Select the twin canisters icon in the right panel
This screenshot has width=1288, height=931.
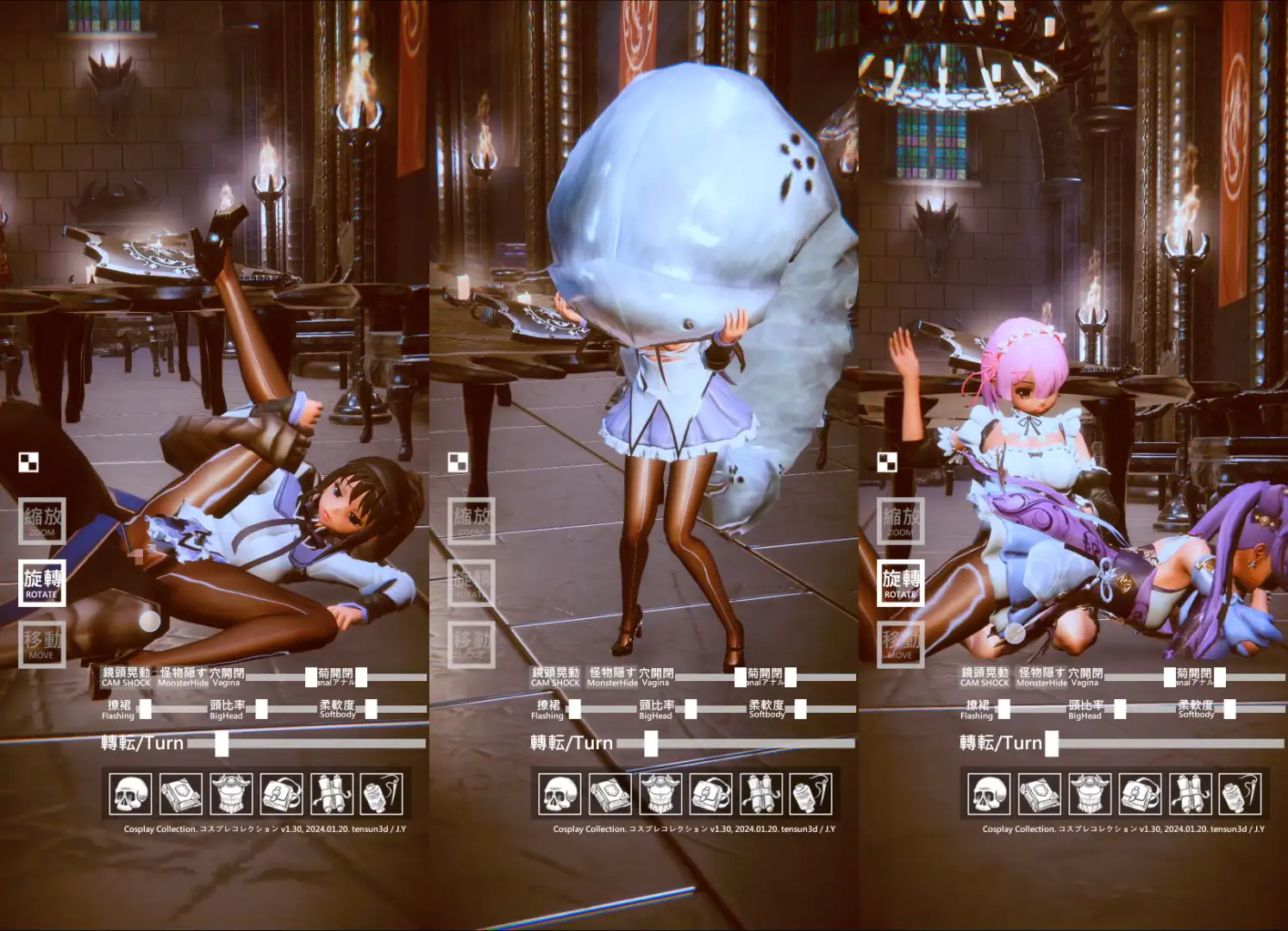(x=1190, y=794)
